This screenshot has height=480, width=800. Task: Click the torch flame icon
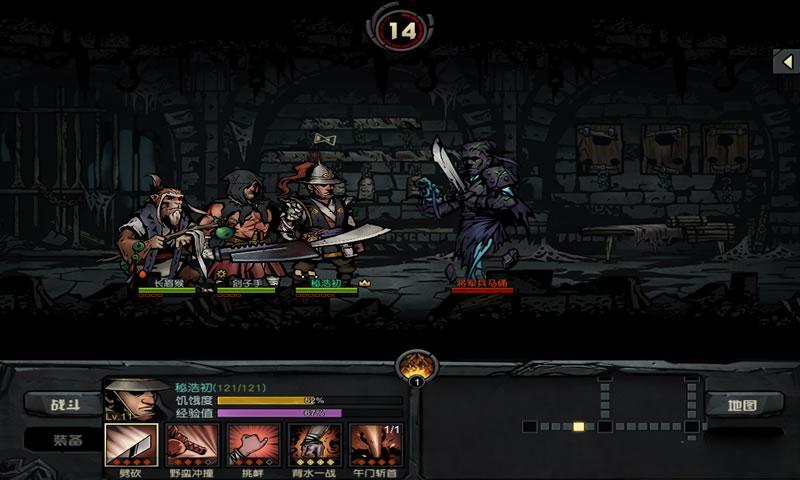point(416,366)
